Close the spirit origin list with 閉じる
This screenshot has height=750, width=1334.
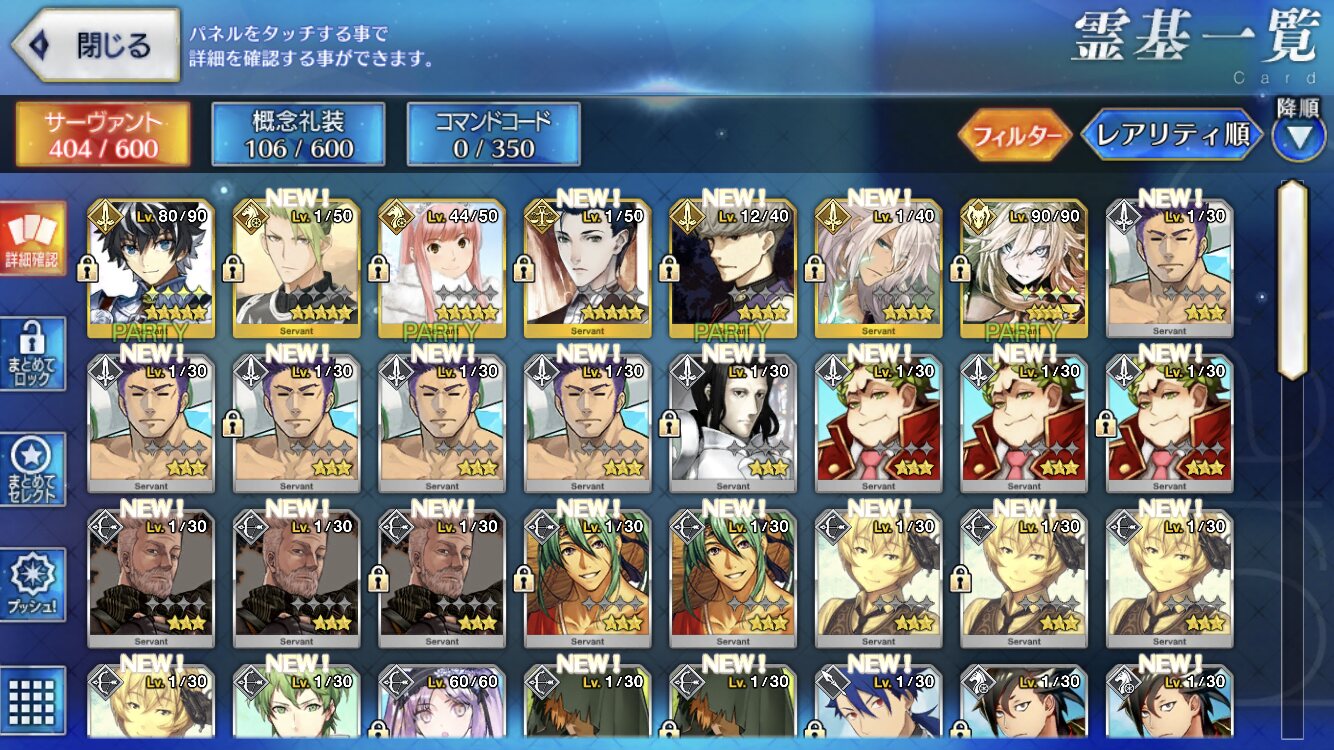[96, 45]
